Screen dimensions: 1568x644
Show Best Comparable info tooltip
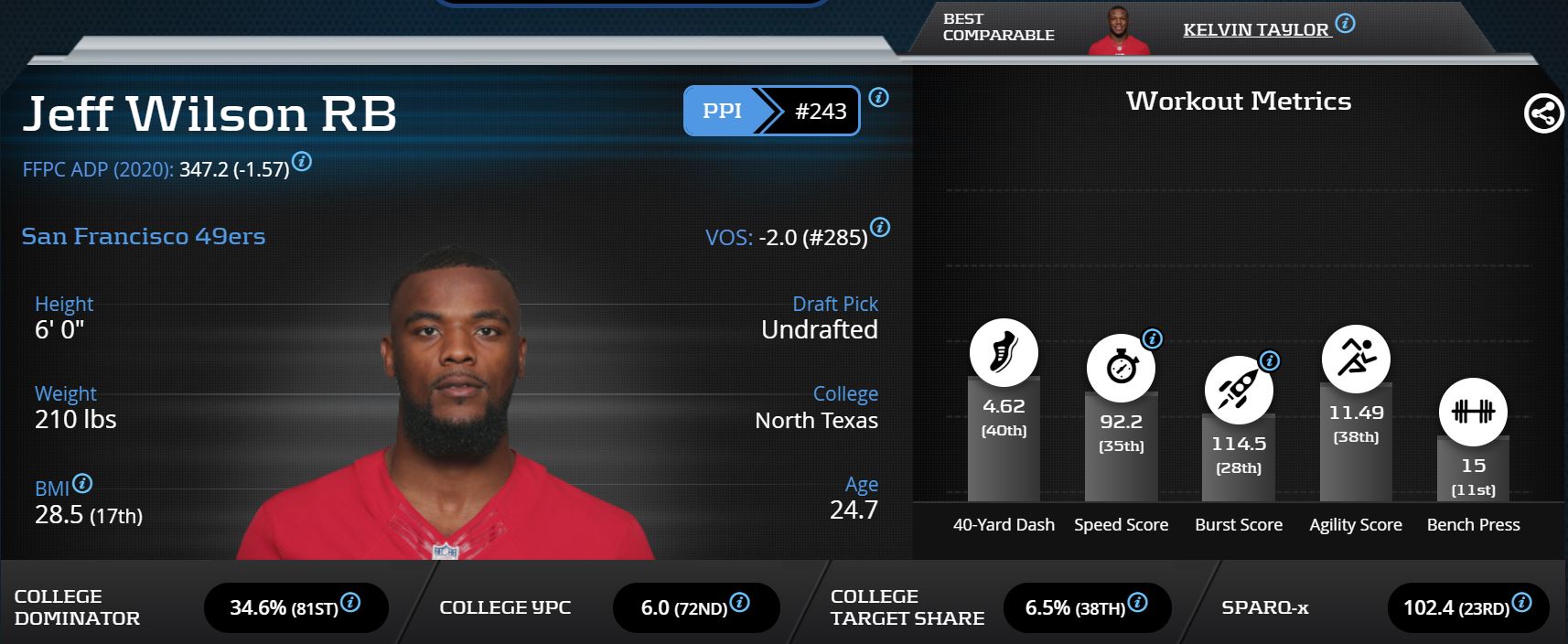pos(1345,23)
